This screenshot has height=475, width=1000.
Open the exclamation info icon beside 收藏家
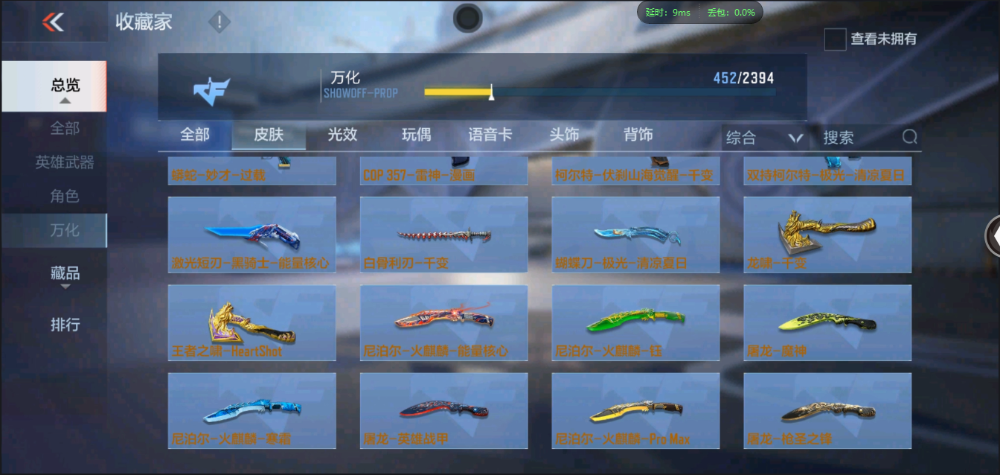click(219, 21)
